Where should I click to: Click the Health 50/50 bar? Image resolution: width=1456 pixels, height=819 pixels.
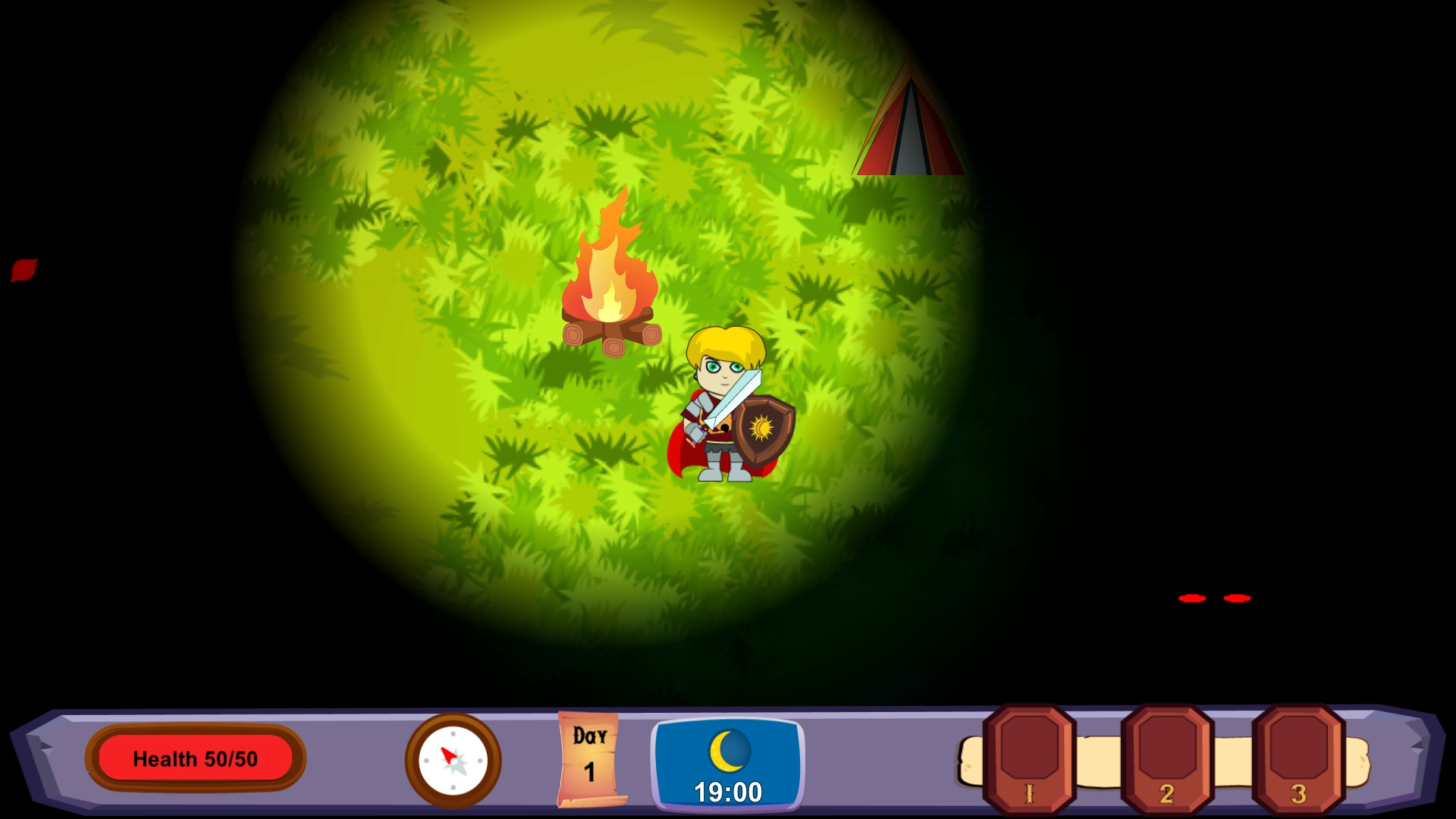[195, 758]
